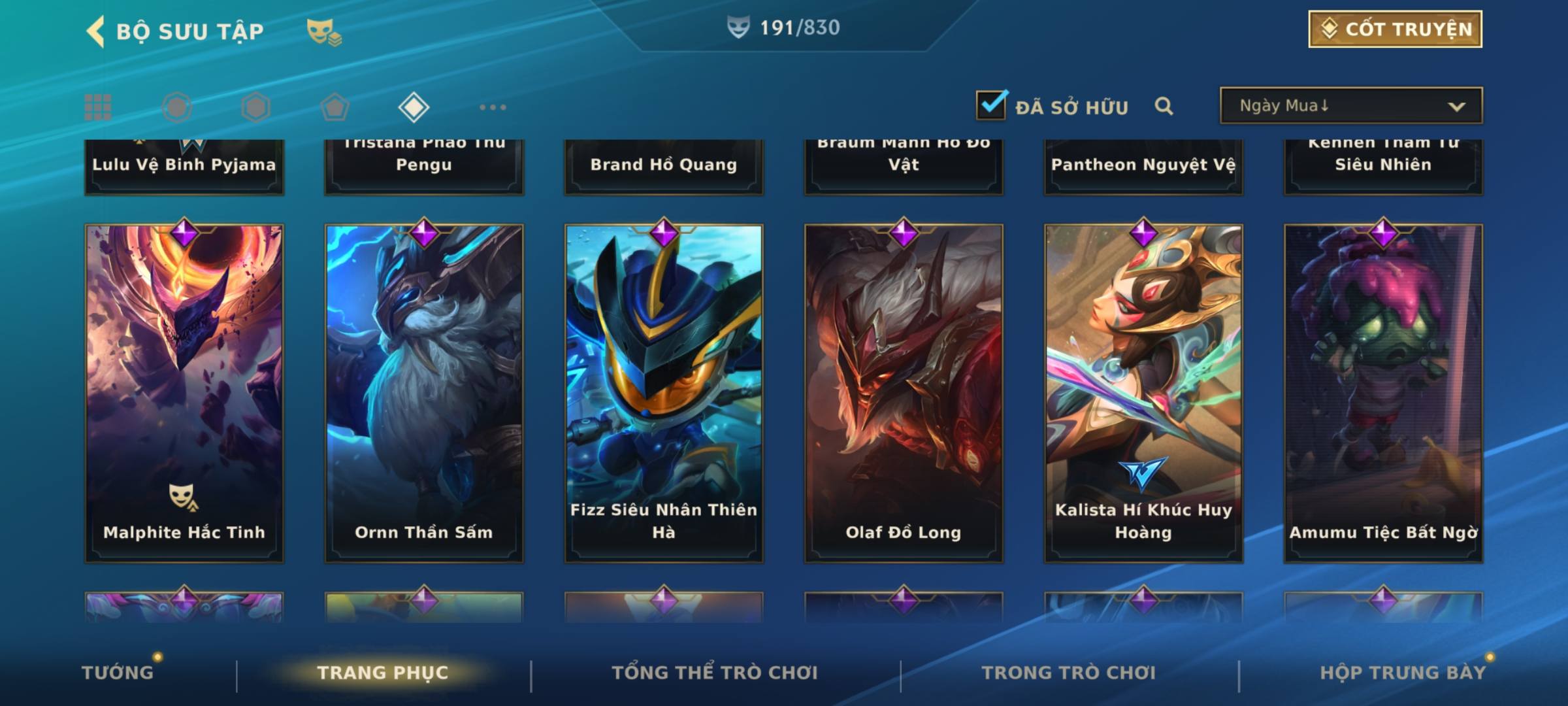The height and width of the screenshot is (706, 1568).
Task: Switch to Tổng Thể Trò Chơi tab
Action: click(x=715, y=672)
